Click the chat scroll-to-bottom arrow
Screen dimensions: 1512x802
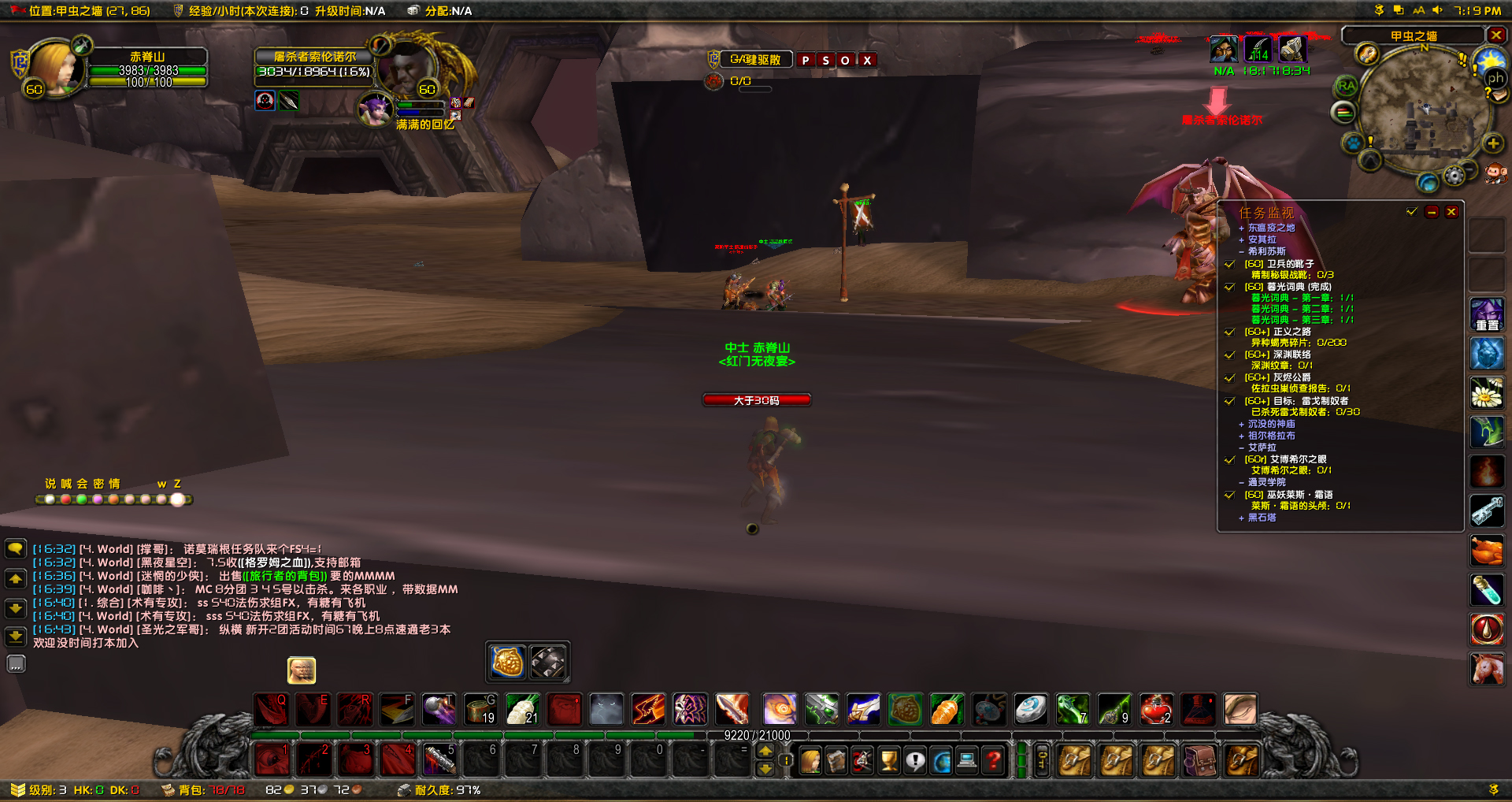click(16, 637)
